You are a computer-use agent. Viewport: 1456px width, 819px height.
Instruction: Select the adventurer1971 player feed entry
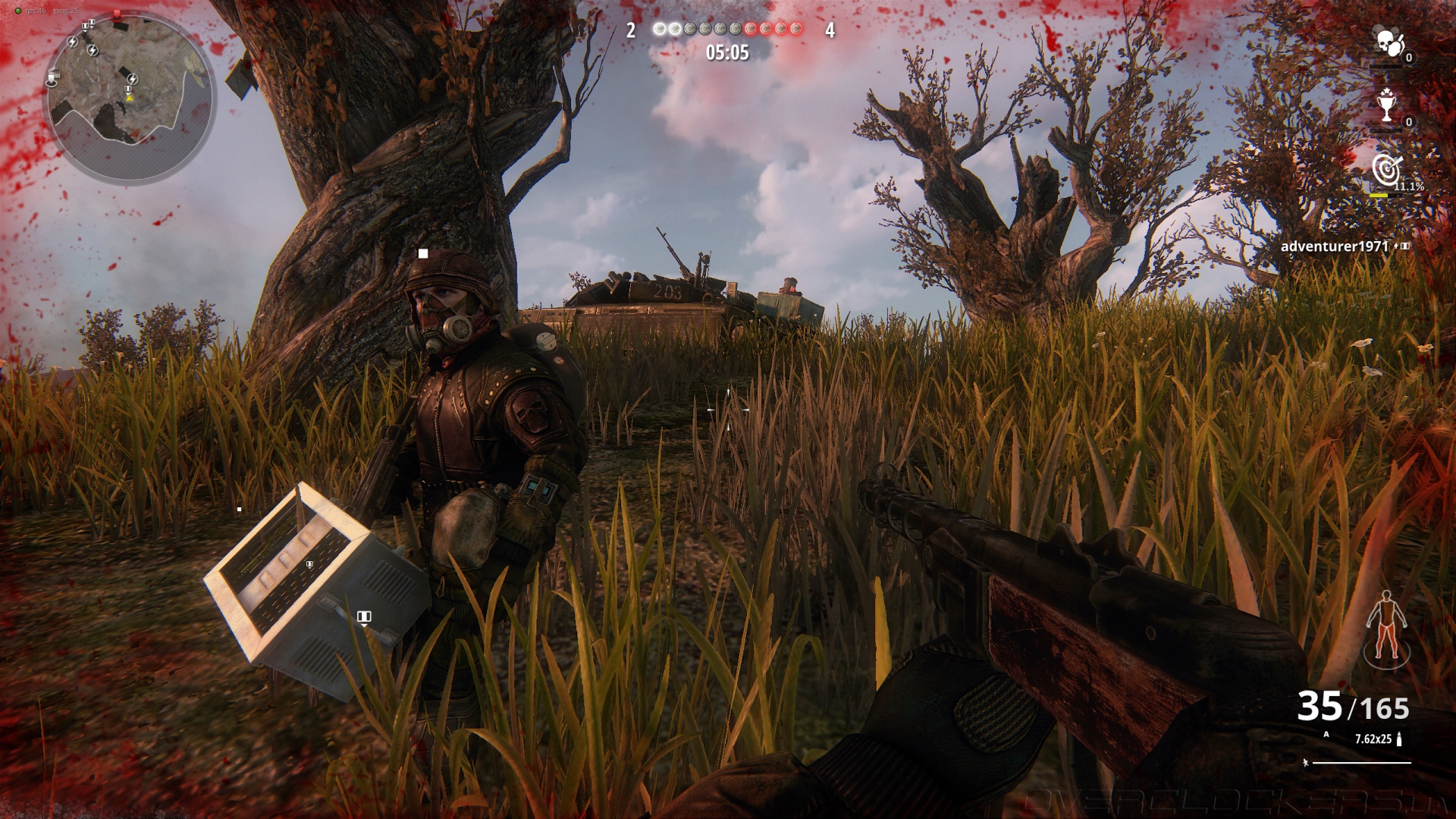(1334, 246)
